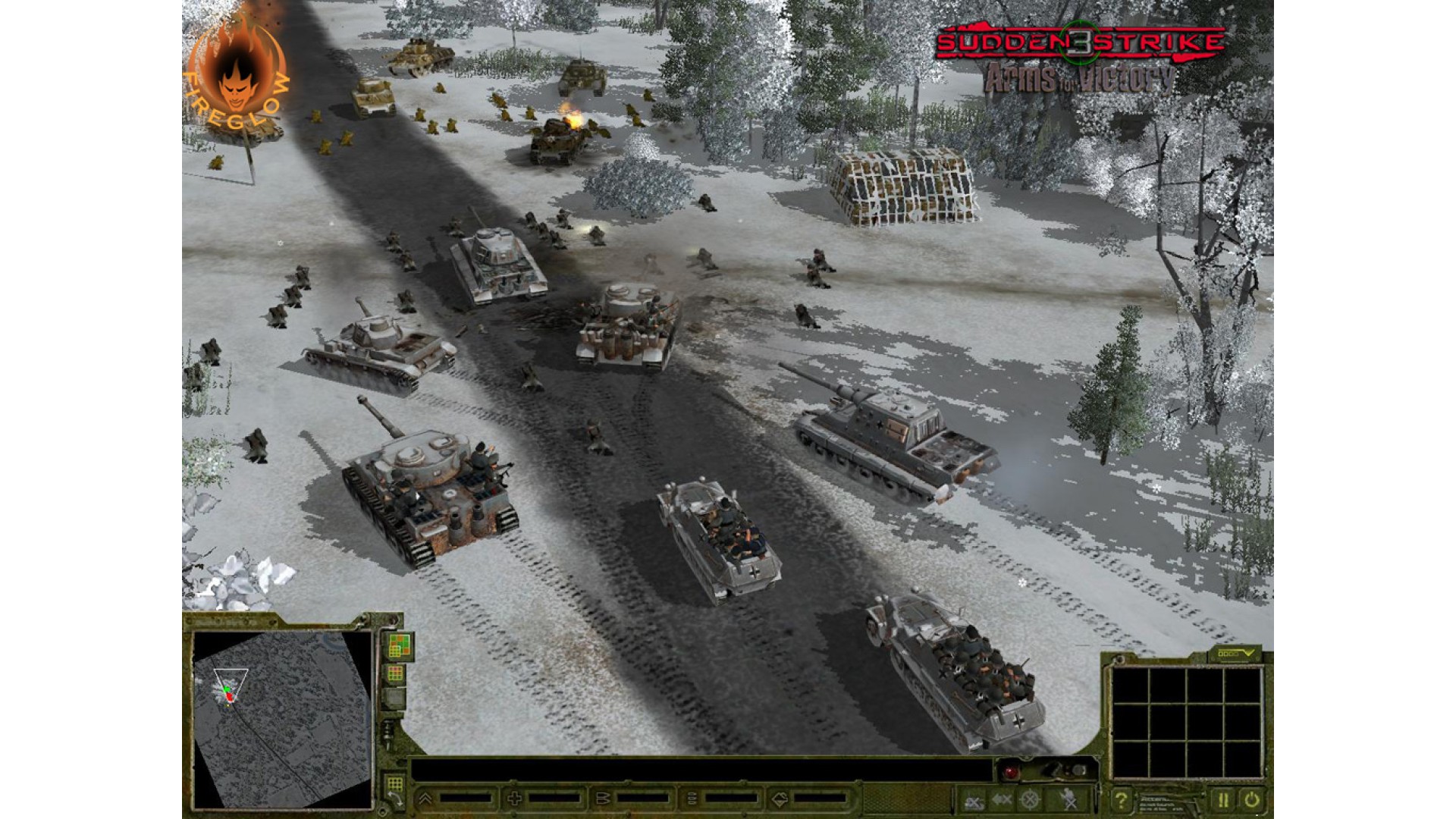This screenshot has height=819, width=1456.
Task: Click the crosshair target order button
Action: 1030,799
